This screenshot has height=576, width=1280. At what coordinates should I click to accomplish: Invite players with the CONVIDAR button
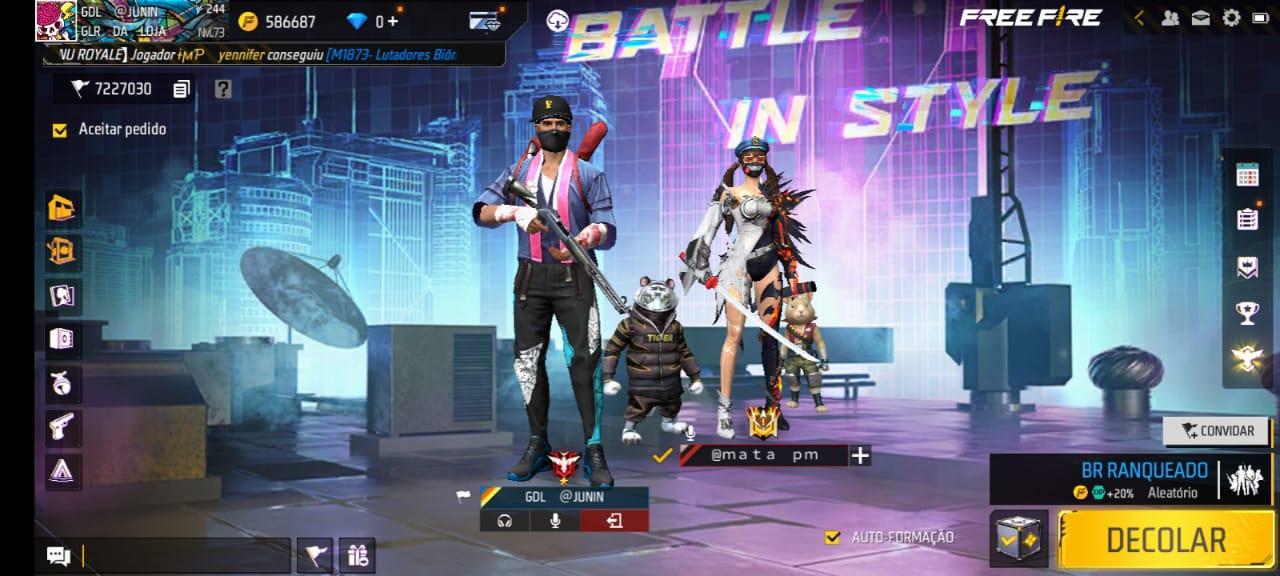pyautogui.click(x=1217, y=431)
